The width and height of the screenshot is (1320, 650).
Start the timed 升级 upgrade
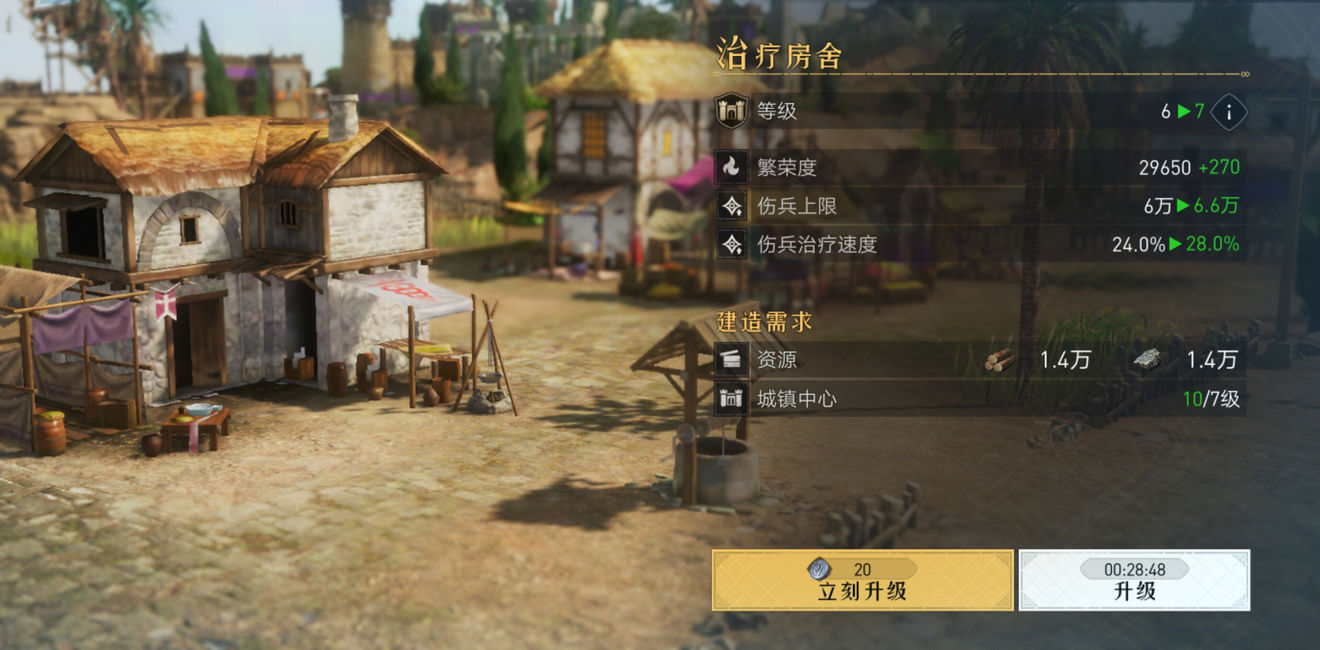1134,581
